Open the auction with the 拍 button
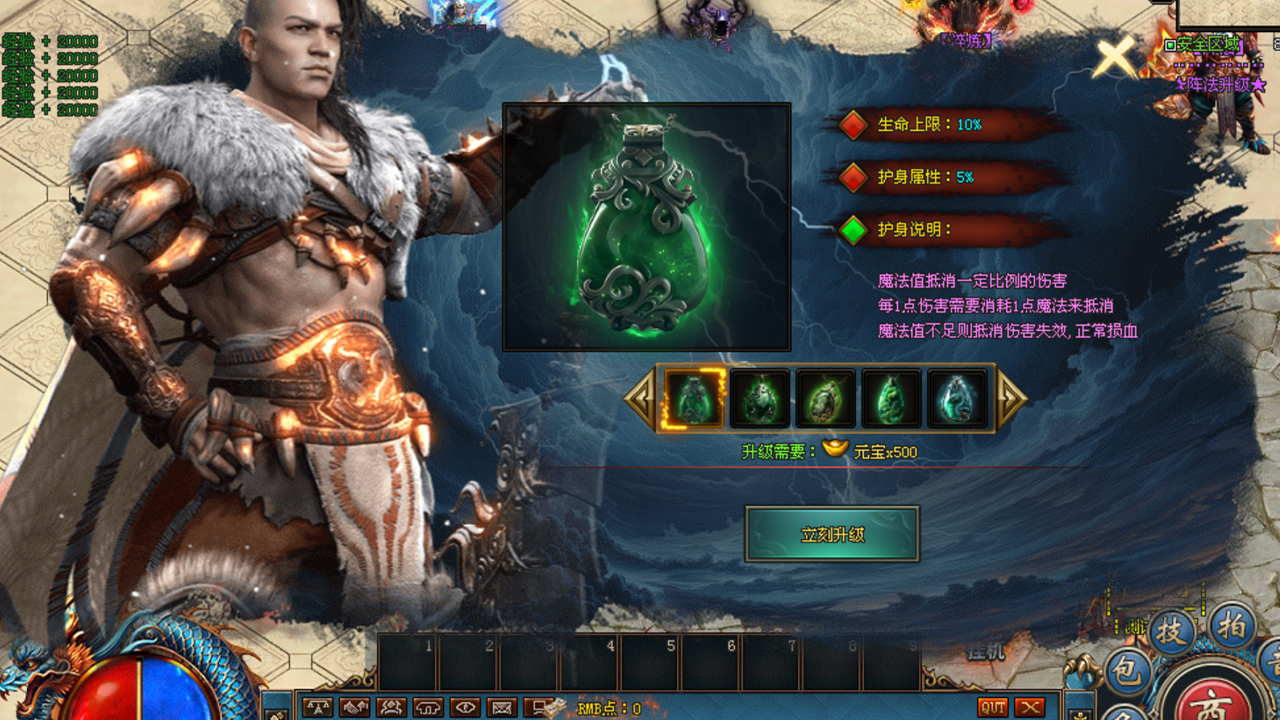Screen dimensions: 1280x720 point(1231,627)
